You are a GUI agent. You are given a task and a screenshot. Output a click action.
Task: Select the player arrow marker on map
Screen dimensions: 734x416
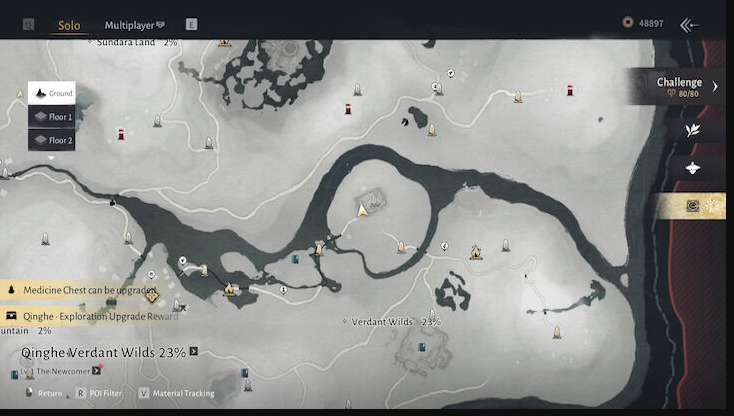(x=363, y=210)
